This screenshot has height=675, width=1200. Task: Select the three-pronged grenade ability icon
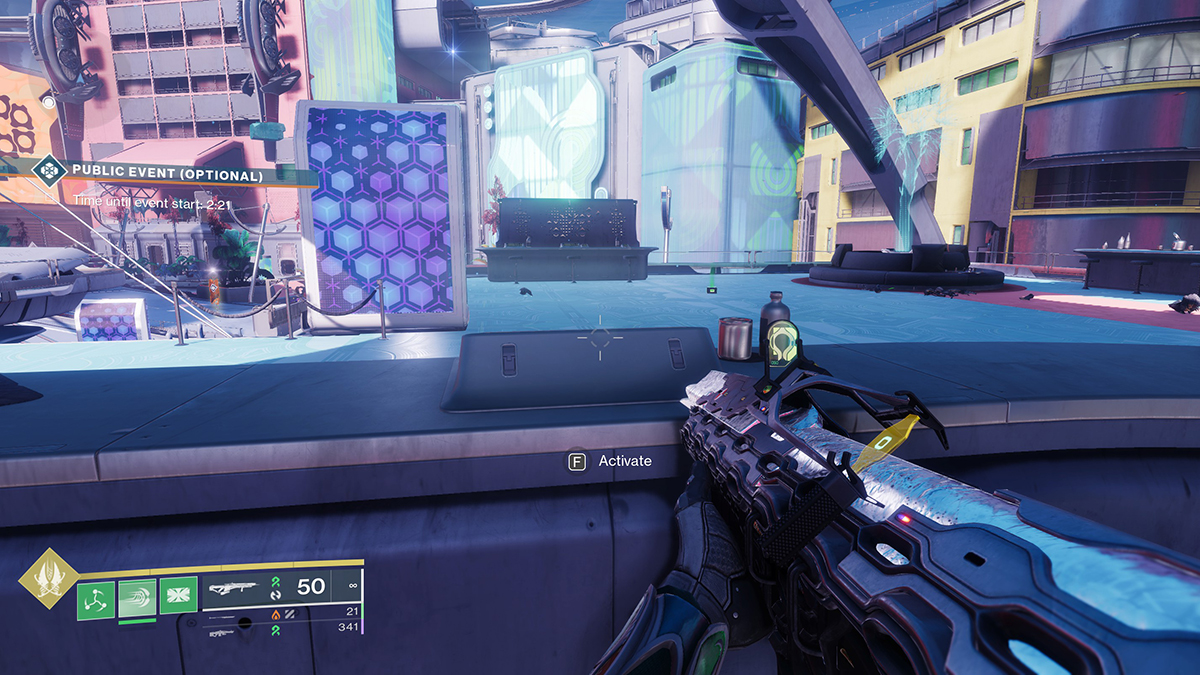(x=95, y=597)
